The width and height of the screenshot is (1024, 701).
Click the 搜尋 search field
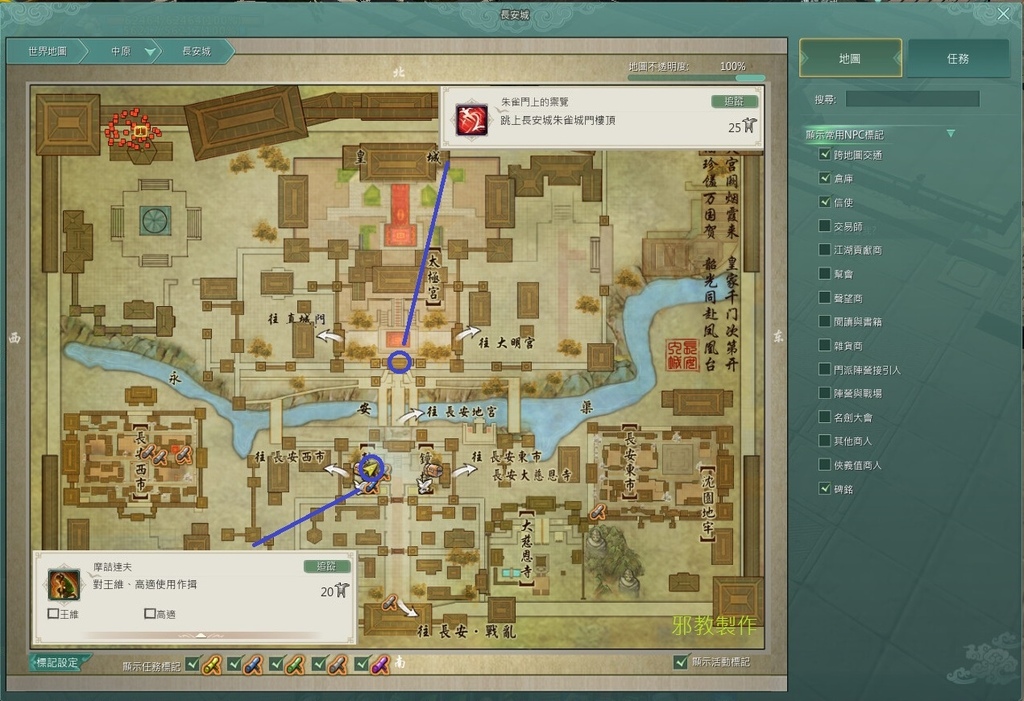point(912,99)
